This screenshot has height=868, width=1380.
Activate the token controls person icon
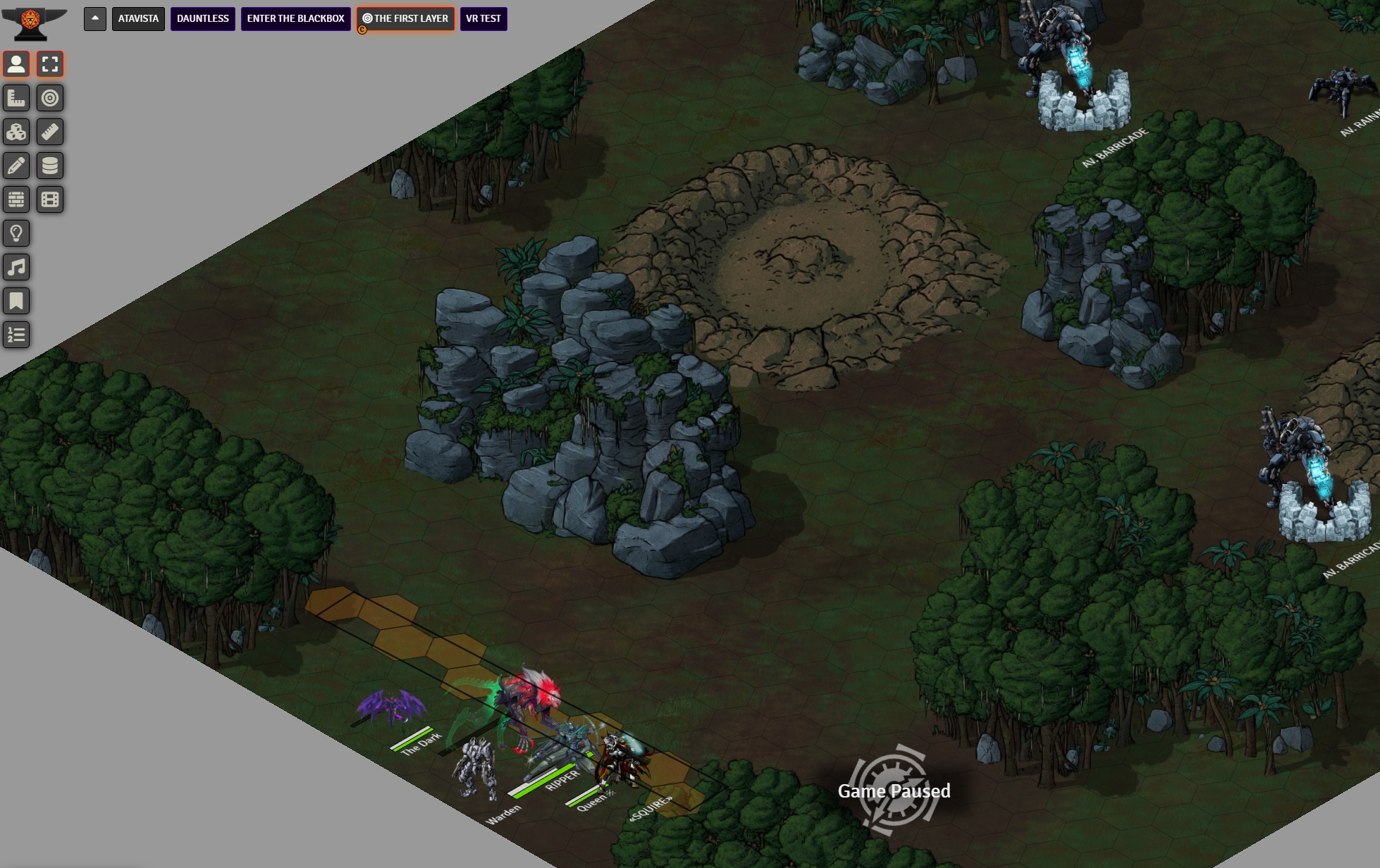[x=16, y=64]
